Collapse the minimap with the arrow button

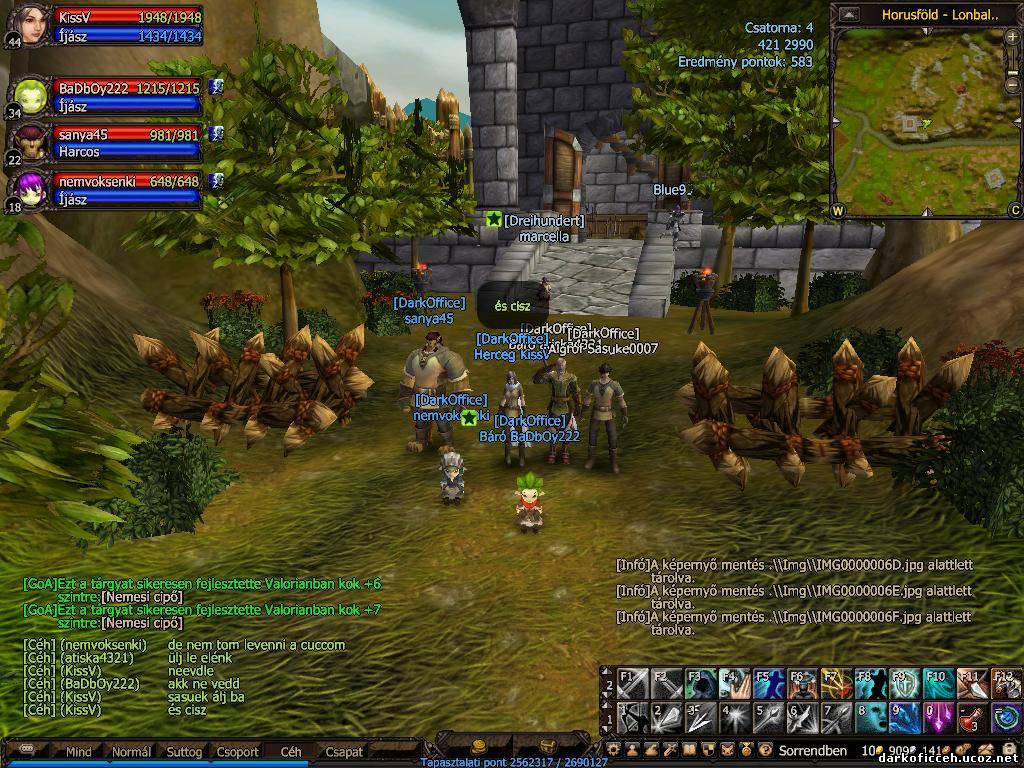click(x=849, y=14)
